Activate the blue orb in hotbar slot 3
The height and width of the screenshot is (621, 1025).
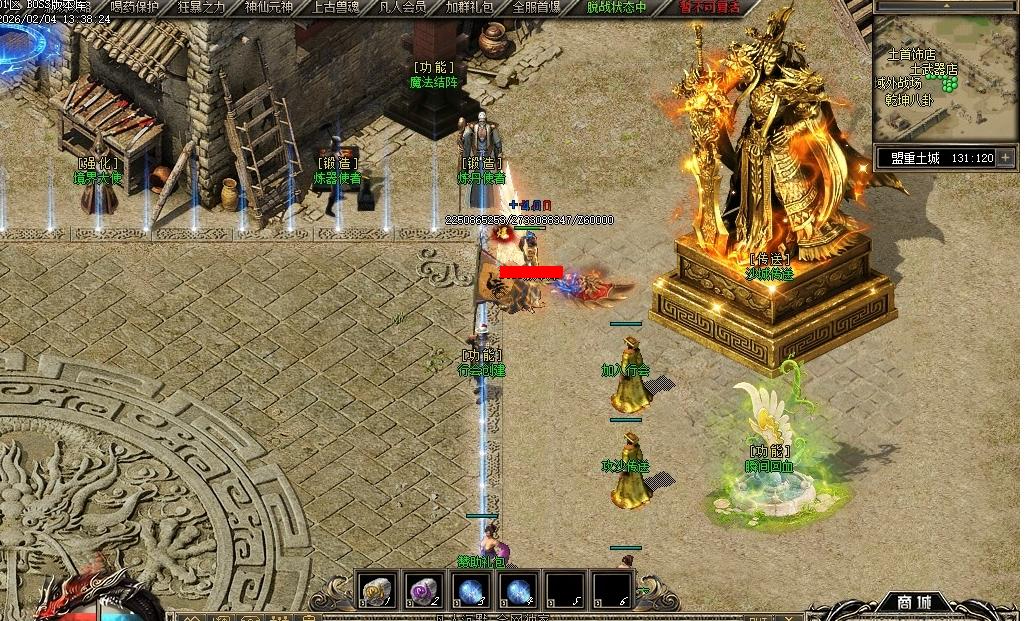pos(470,591)
